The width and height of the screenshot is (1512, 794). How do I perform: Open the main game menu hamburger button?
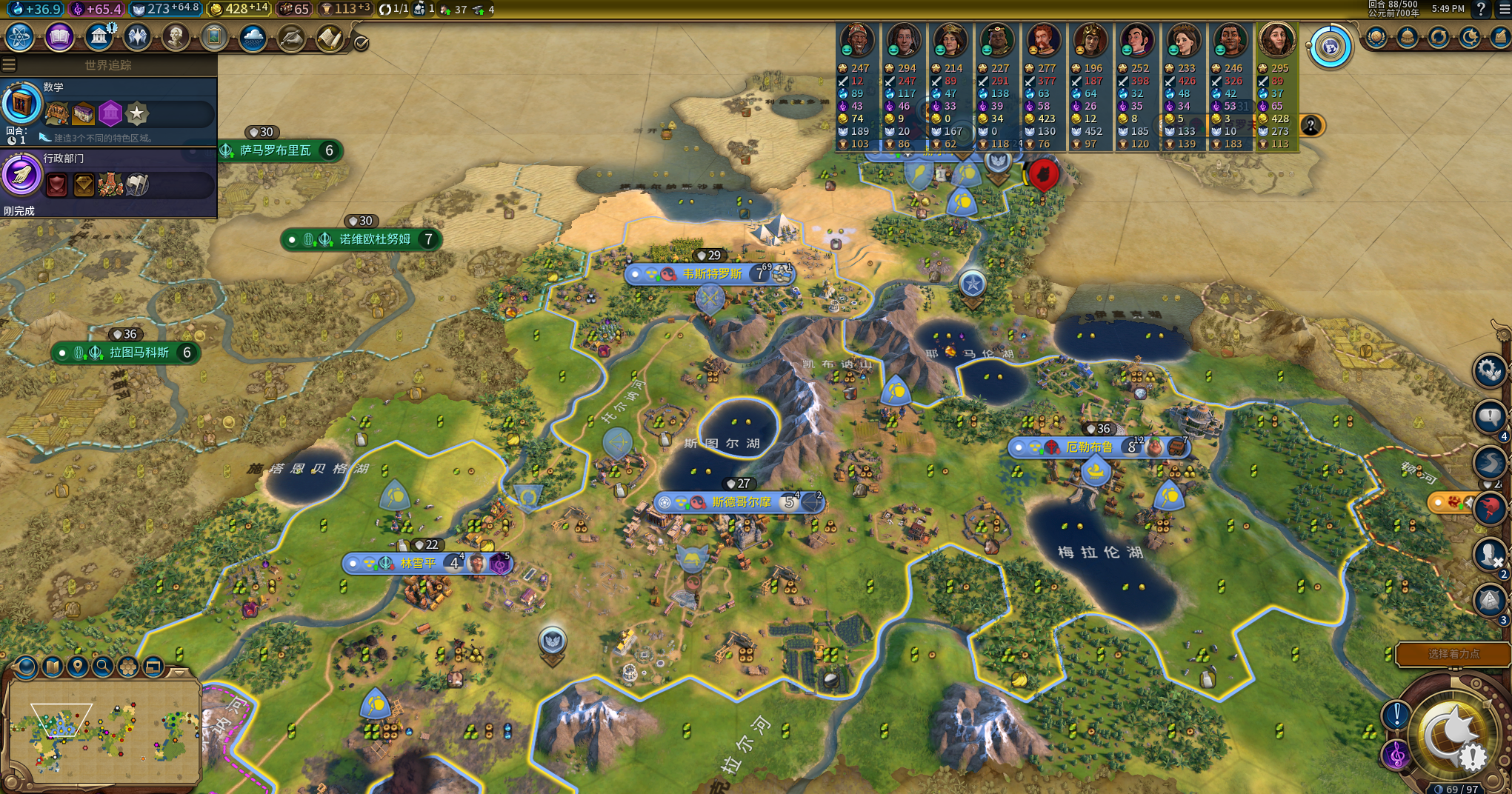[x=1504, y=9]
